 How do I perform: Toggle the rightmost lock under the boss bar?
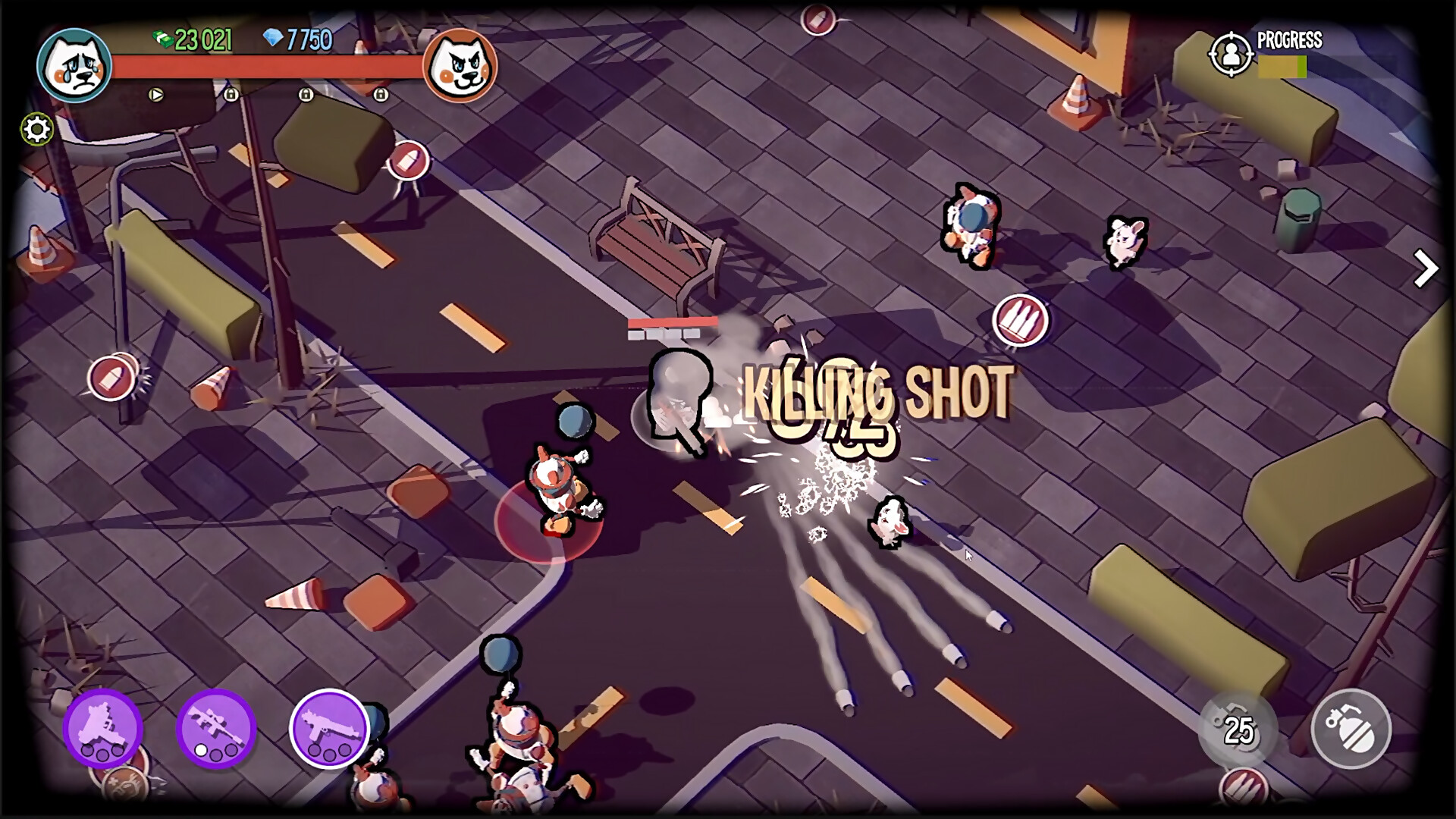pos(381,95)
